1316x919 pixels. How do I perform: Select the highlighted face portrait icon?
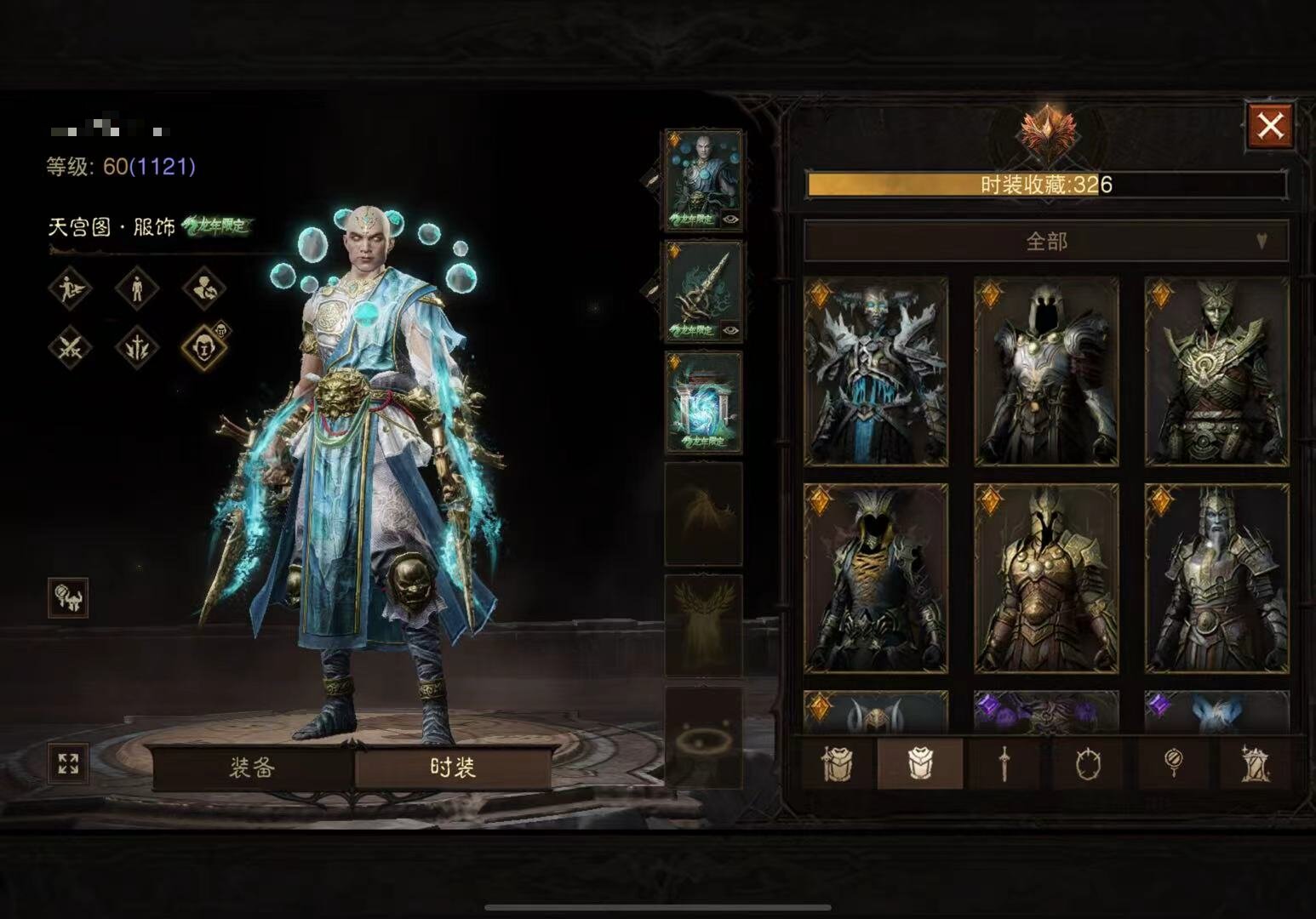(204, 347)
